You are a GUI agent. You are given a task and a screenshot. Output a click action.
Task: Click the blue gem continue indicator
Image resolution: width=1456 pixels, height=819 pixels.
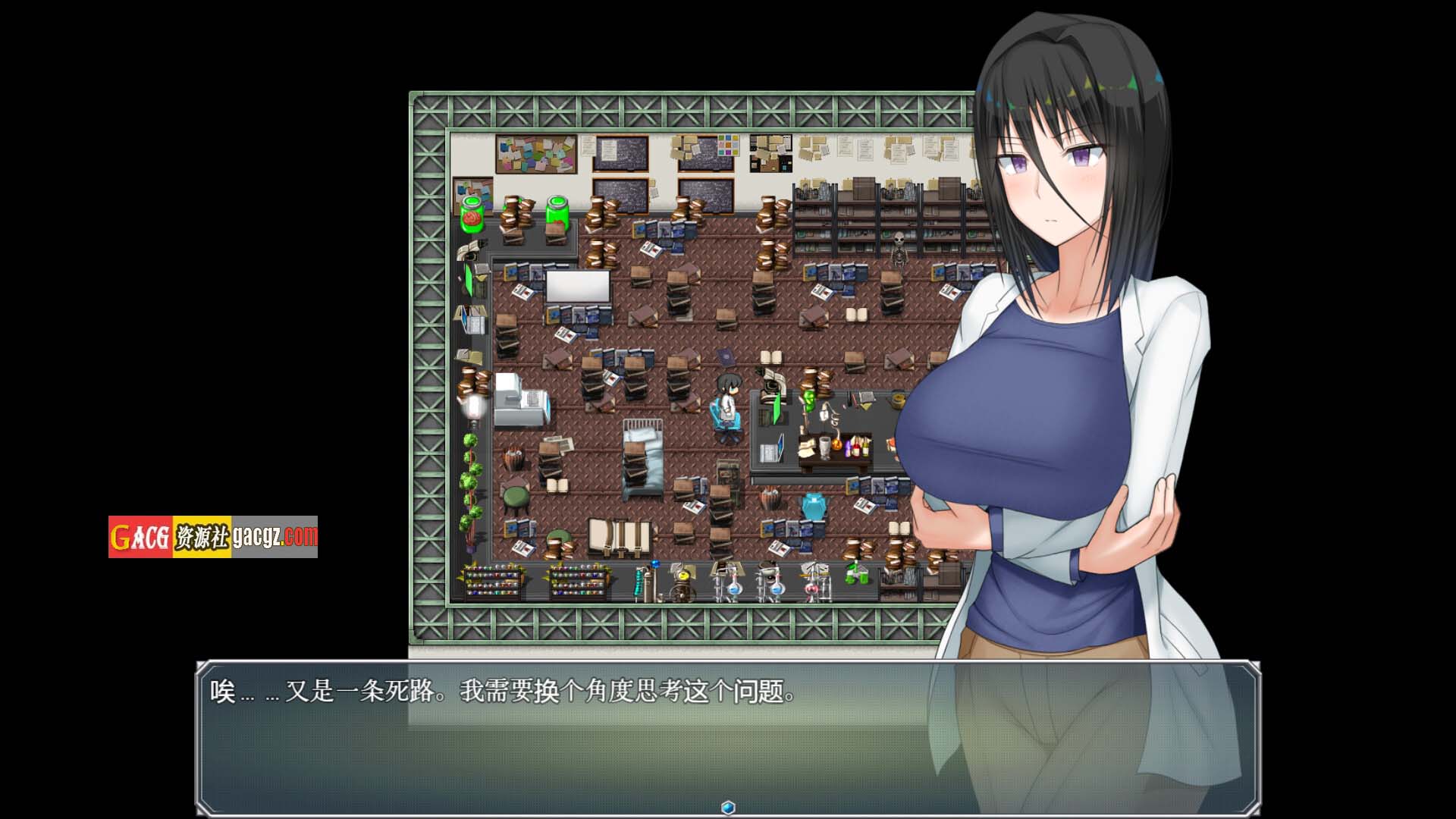click(x=728, y=807)
